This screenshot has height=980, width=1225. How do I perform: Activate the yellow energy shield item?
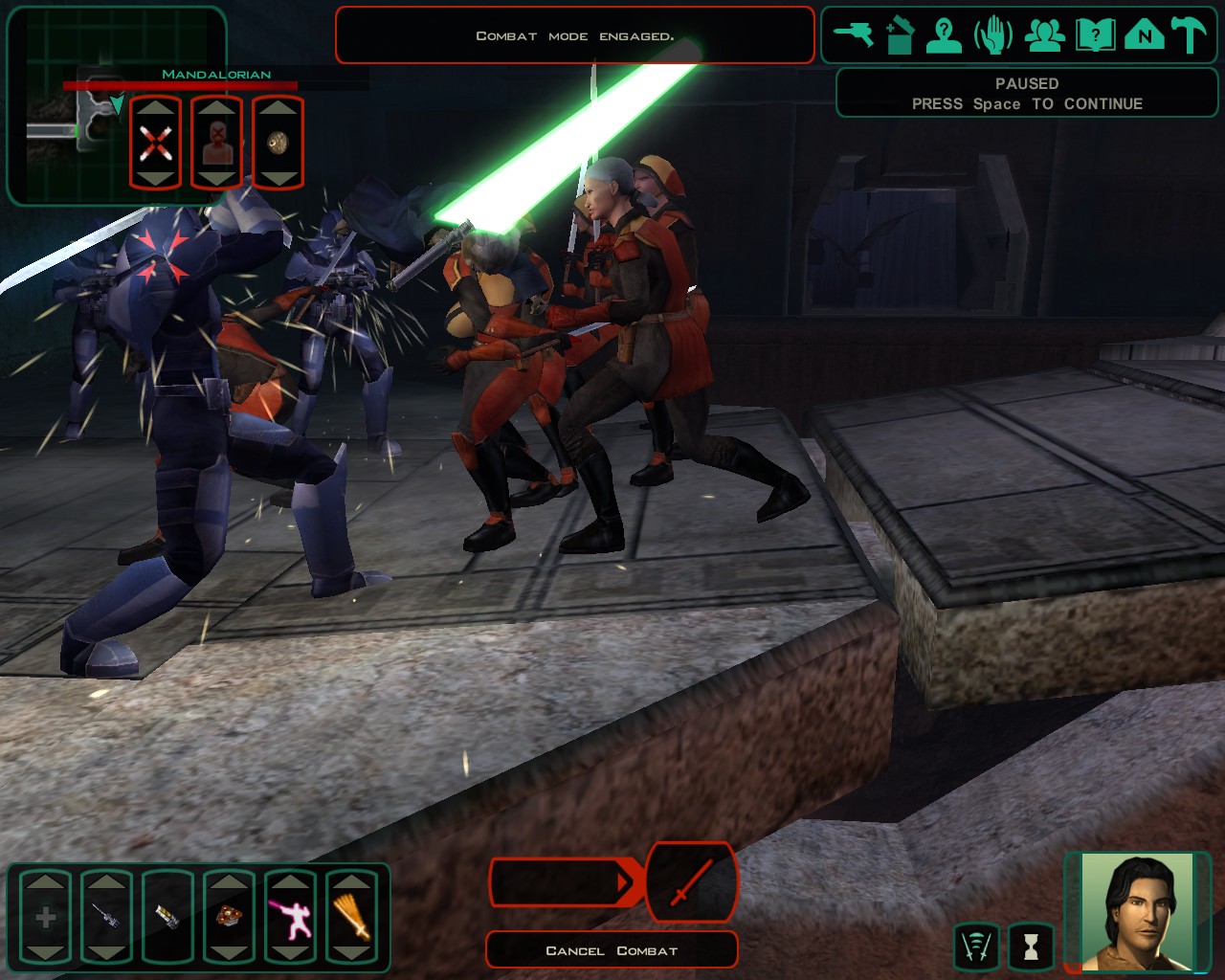click(167, 918)
